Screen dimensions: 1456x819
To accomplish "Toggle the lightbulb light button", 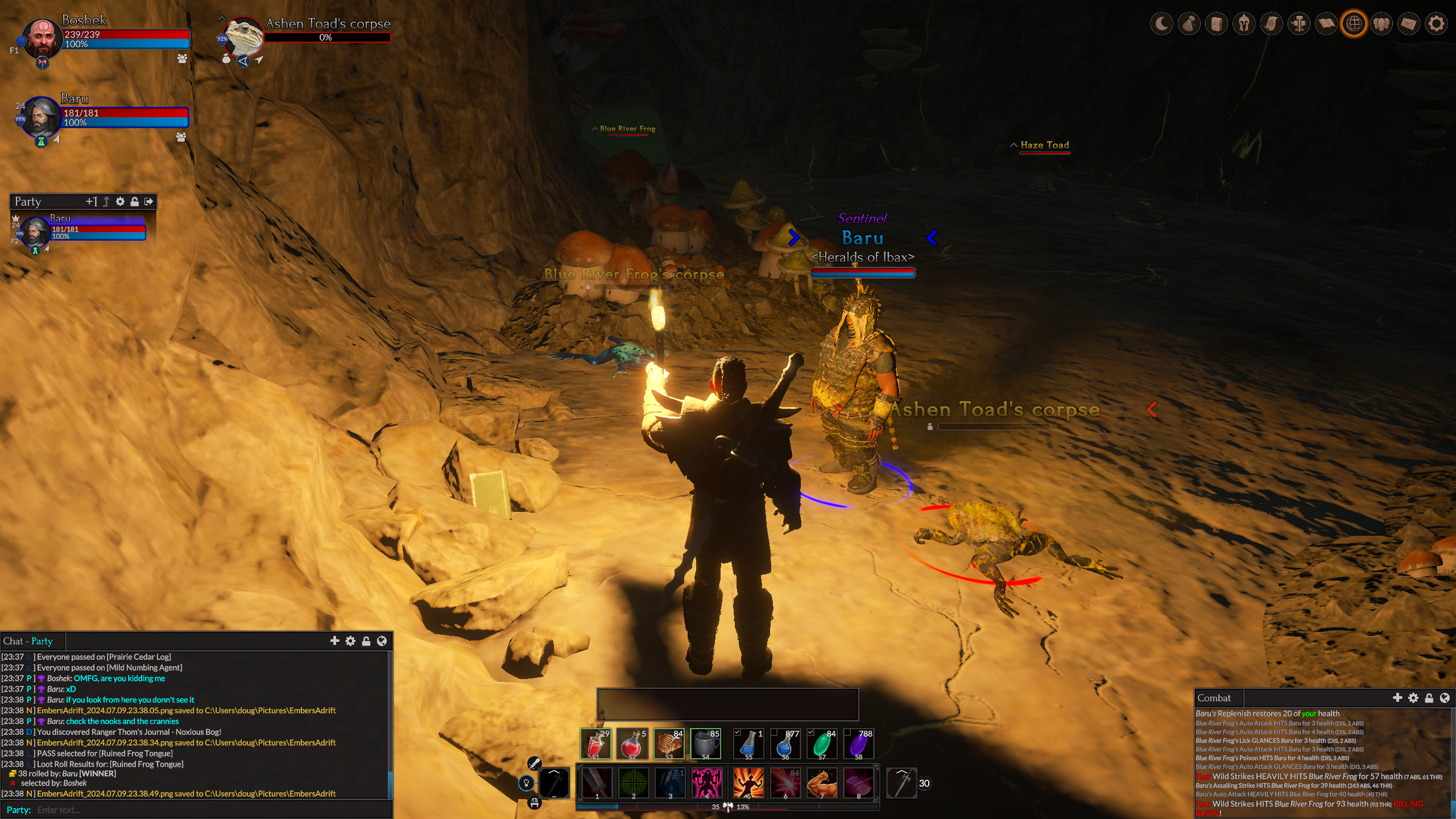I will pos(526,783).
